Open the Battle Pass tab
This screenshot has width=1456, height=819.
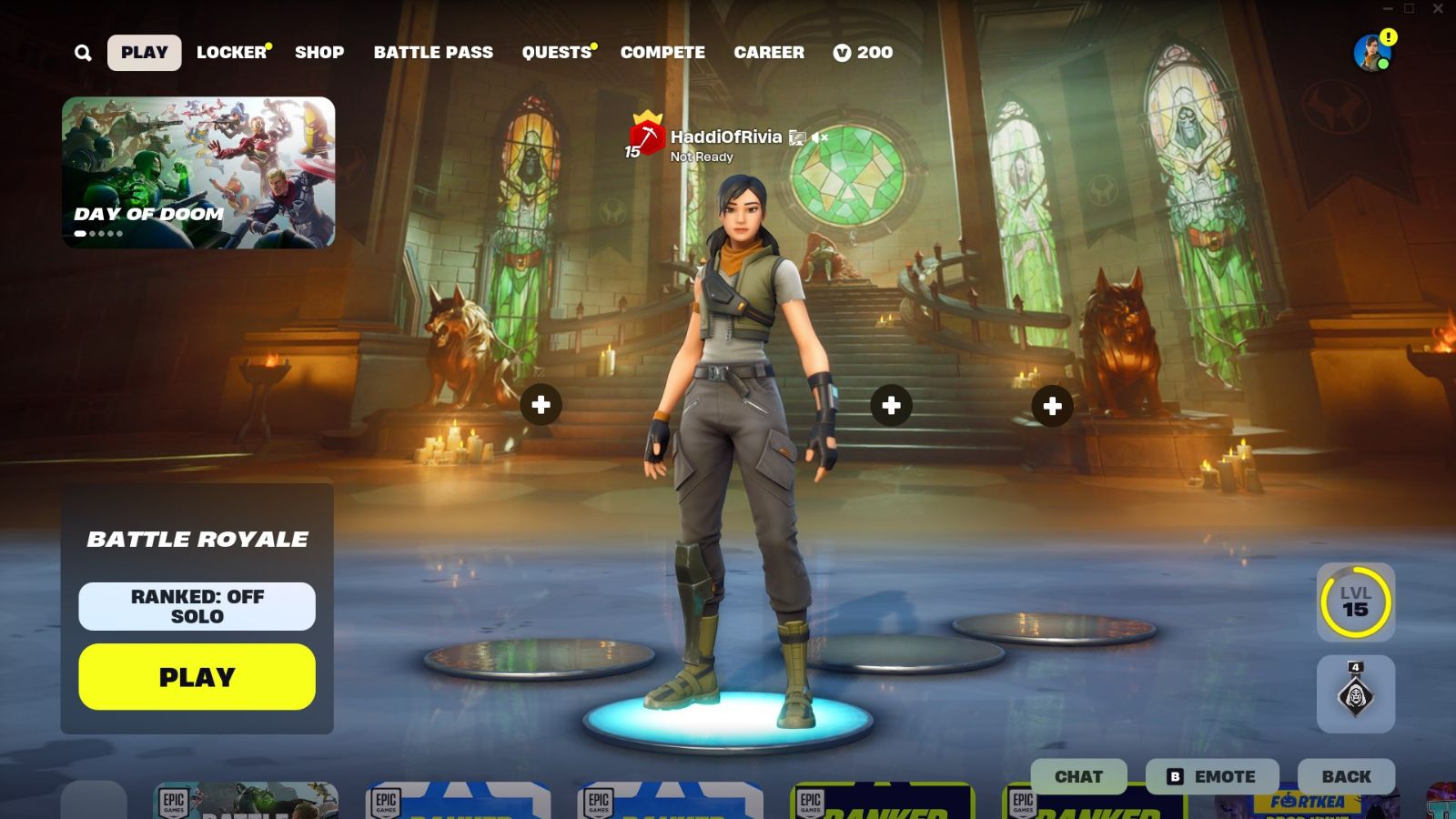point(434,52)
